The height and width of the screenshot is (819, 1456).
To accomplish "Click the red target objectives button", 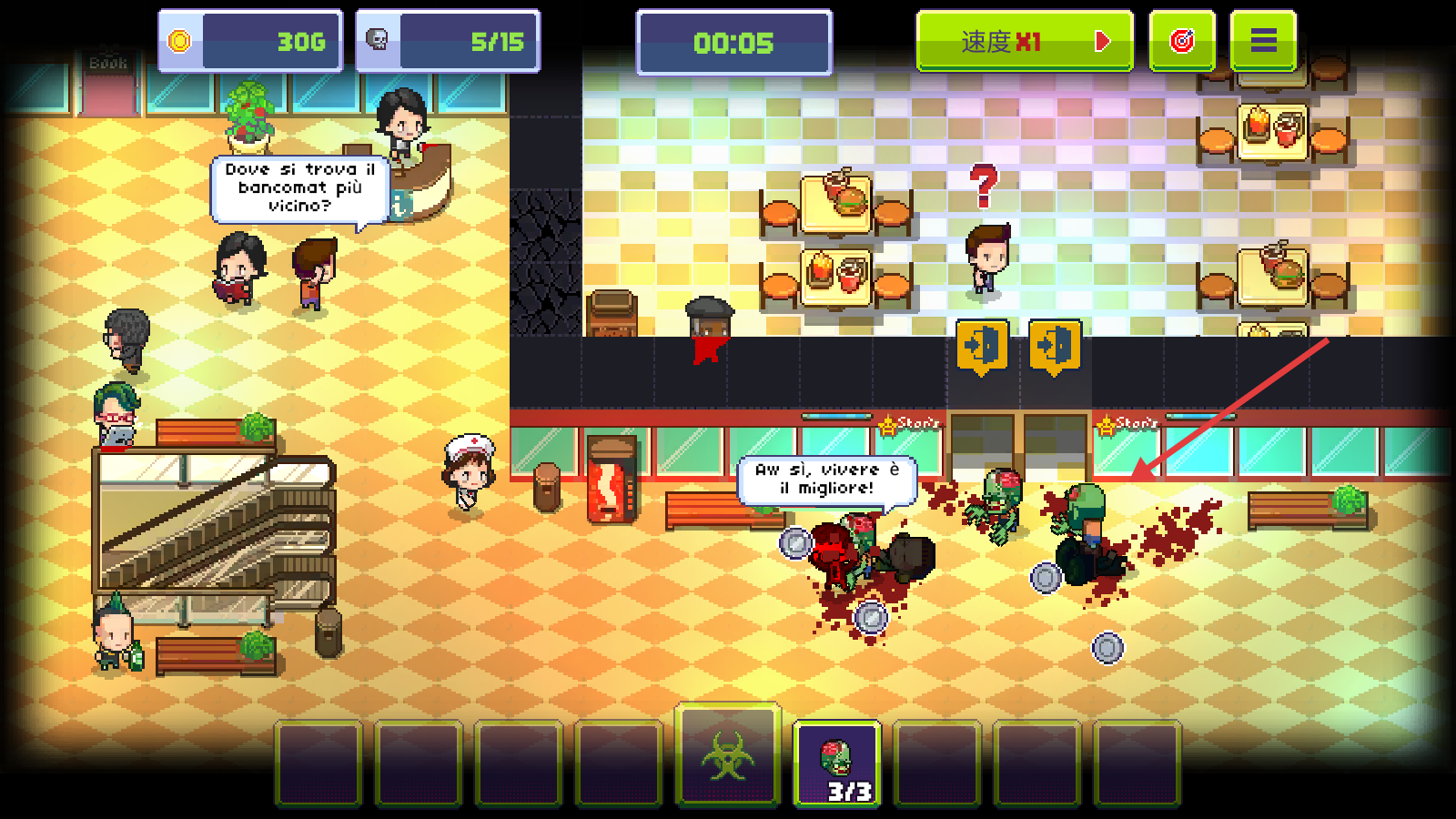I will pos(1181,41).
